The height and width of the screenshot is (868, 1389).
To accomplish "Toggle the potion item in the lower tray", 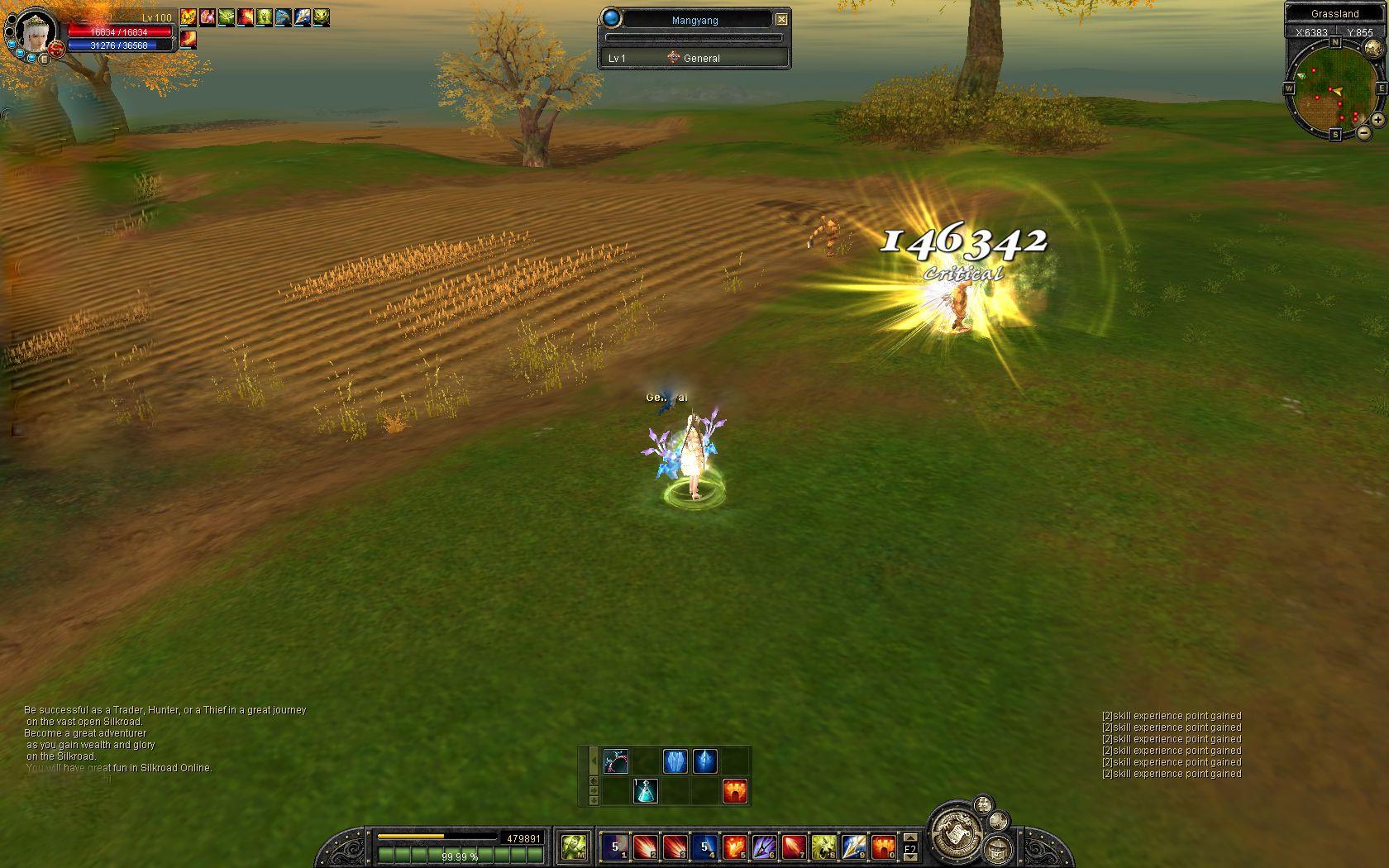I will 645,791.
